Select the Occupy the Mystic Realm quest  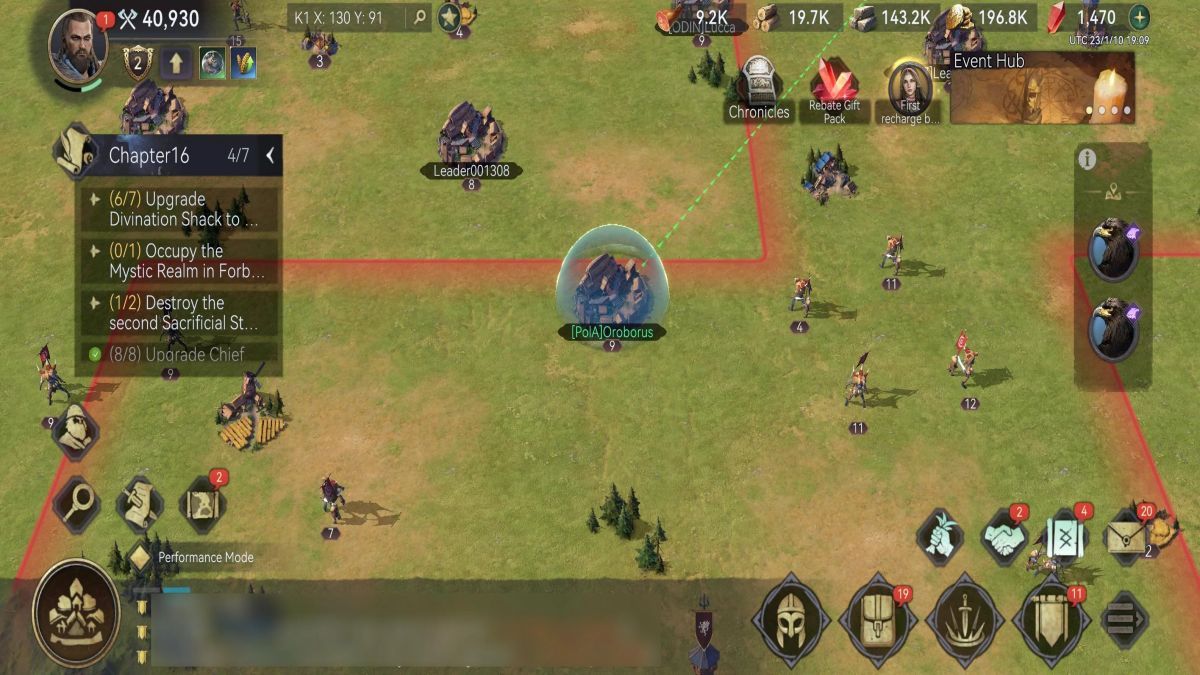point(180,261)
